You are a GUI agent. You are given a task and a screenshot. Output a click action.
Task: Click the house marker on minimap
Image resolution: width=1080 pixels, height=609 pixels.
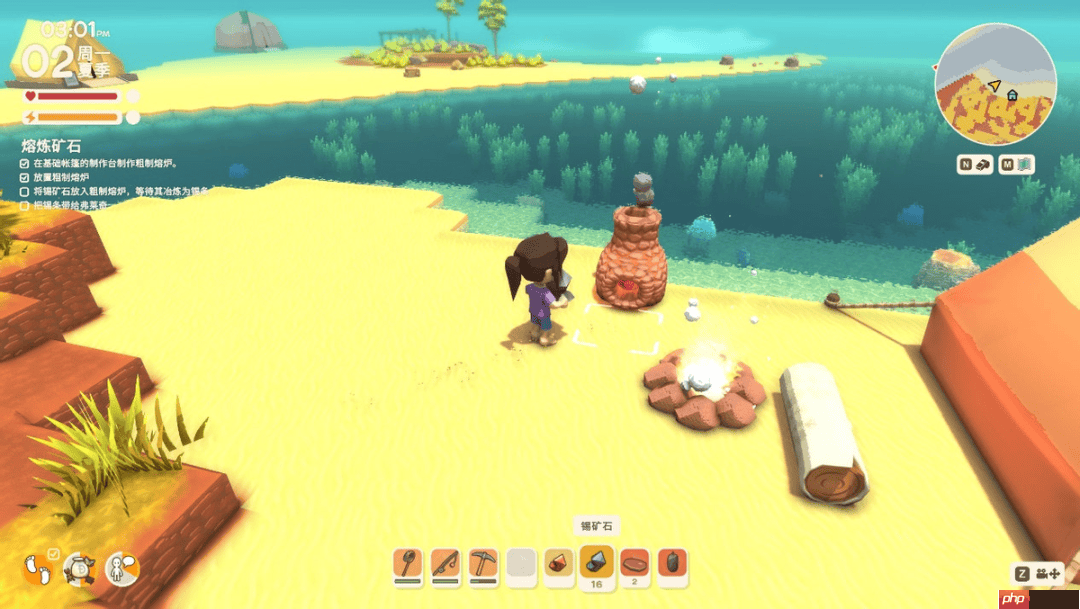point(1012,95)
